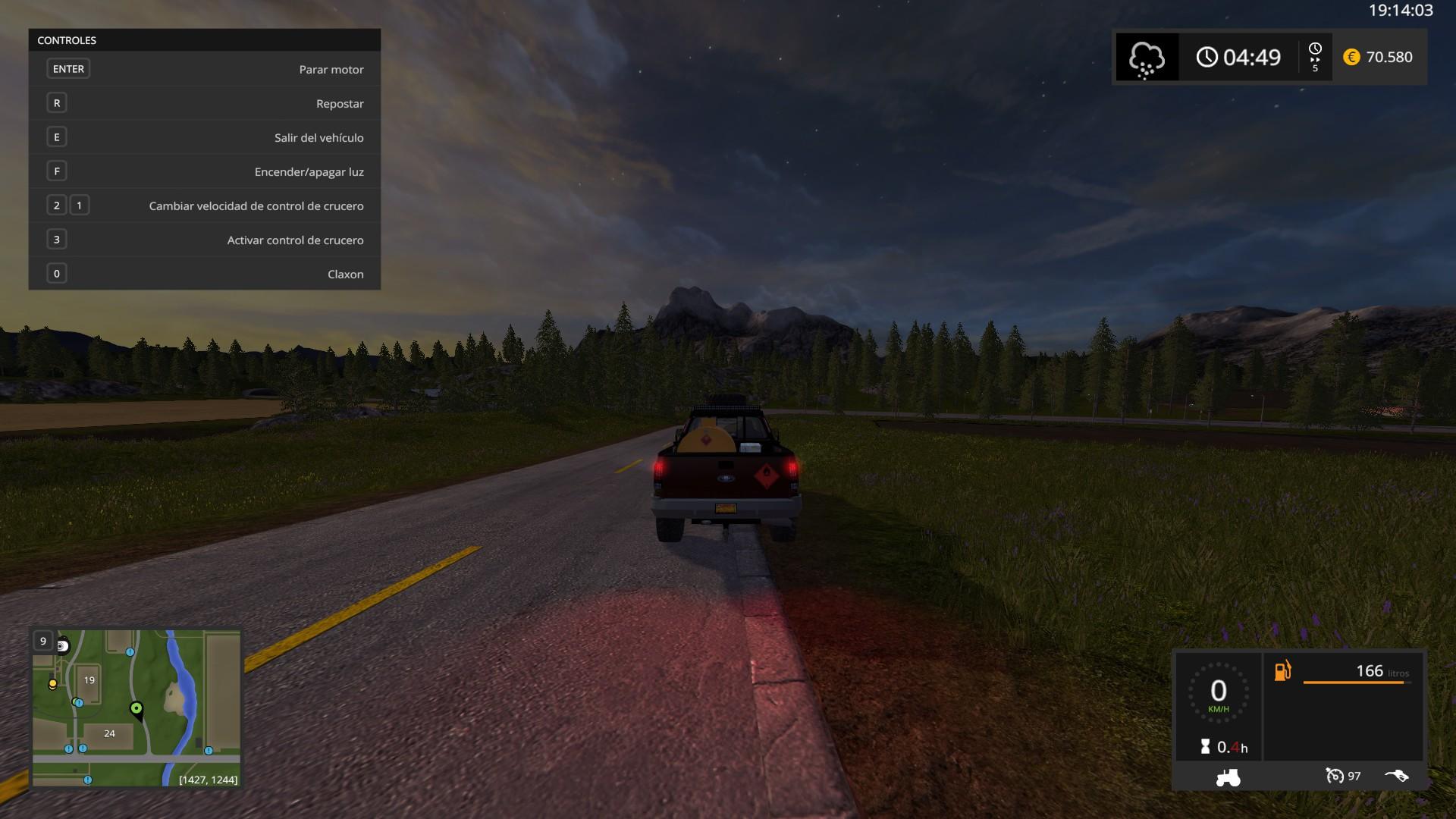Toggle the cruise control speedometer icon
Image resolution: width=1456 pixels, height=819 pixels.
point(1334,776)
